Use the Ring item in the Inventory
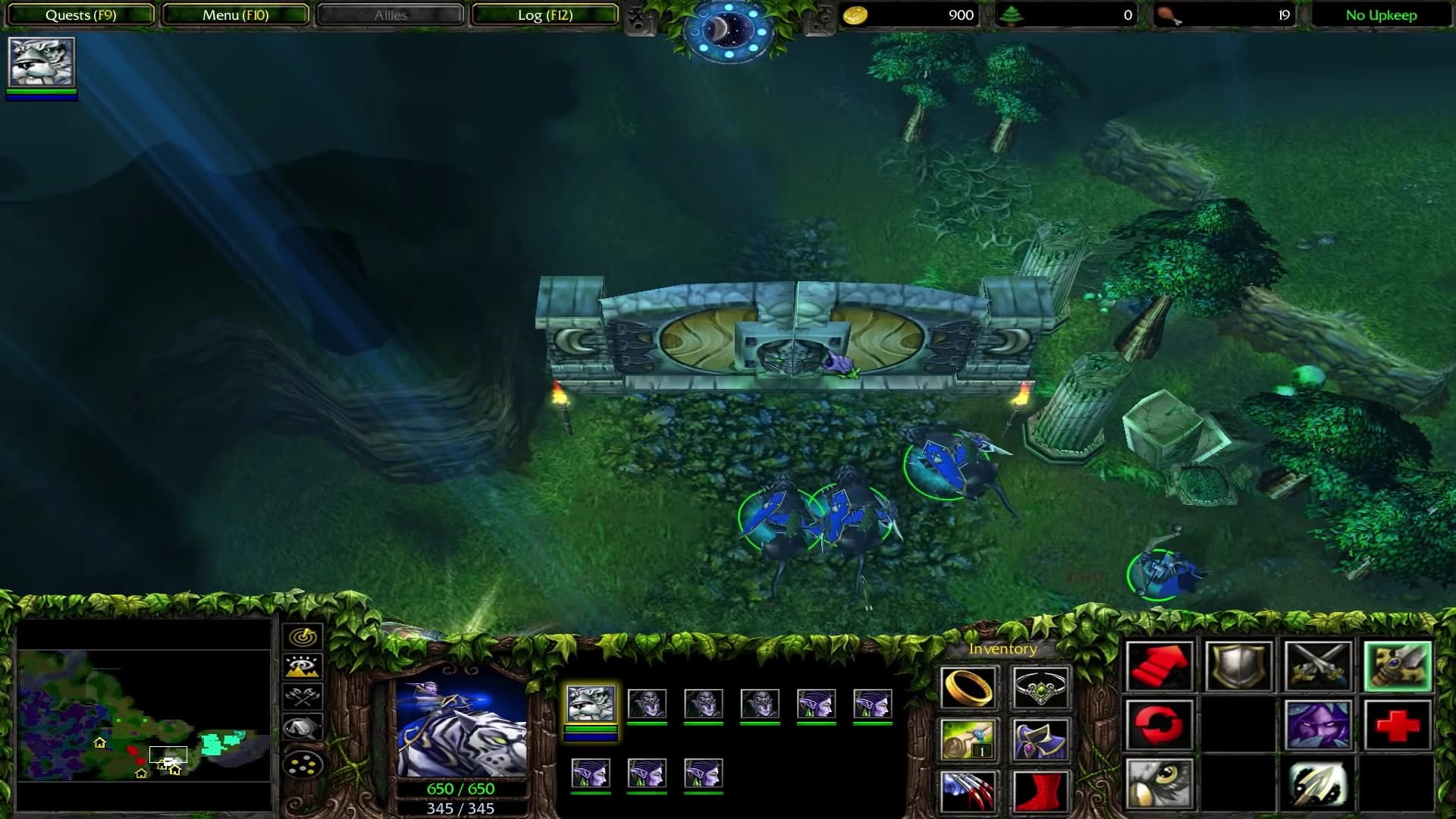1456x819 pixels. (969, 688)
